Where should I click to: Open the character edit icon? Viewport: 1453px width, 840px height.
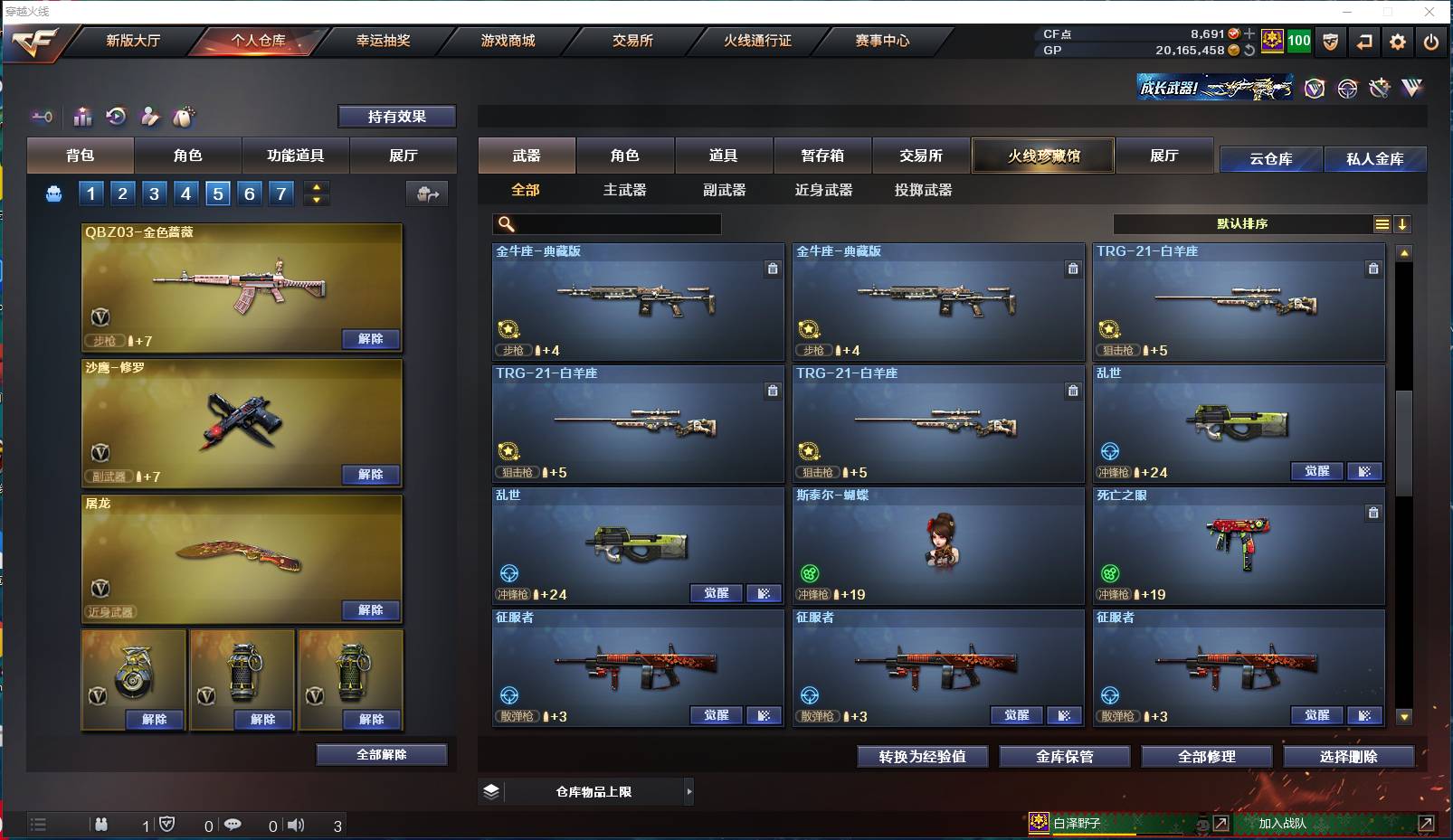tap(149, 117)
